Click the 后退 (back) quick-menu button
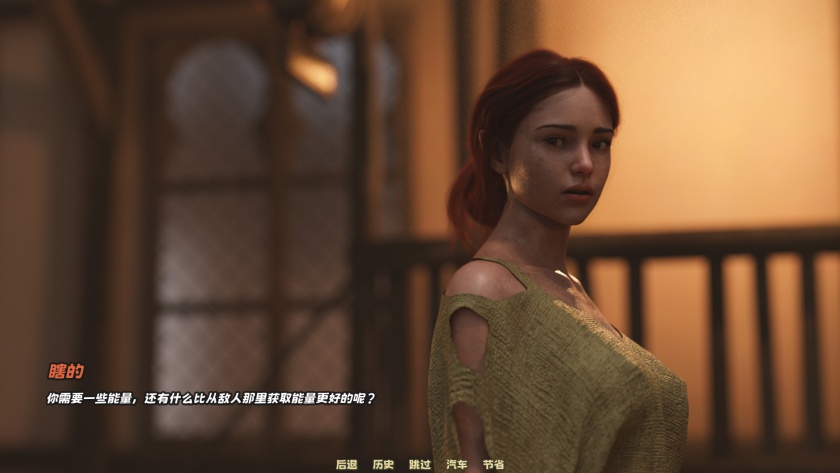 [x=346, y=464]
